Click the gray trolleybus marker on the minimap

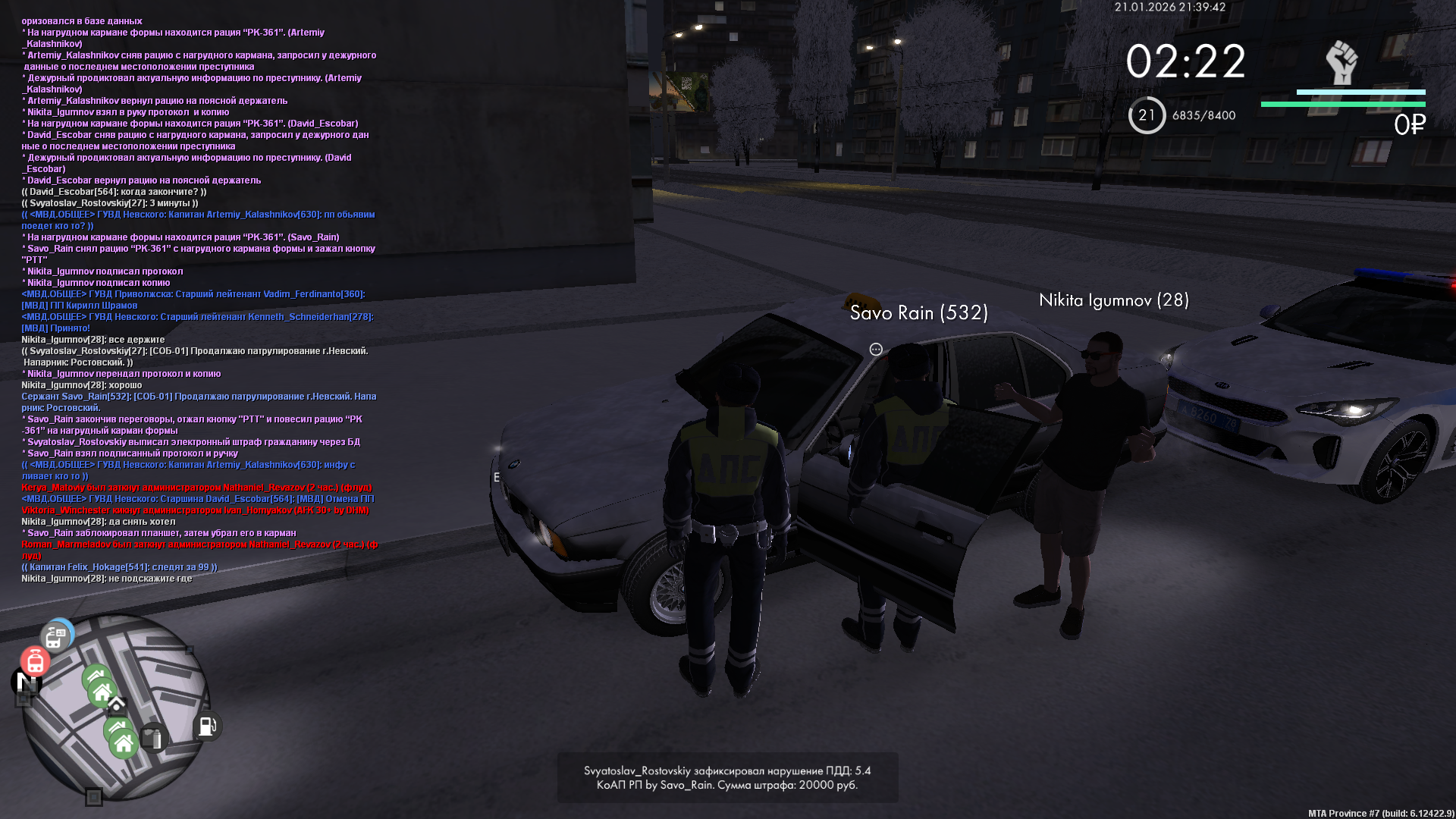pos(55,637)
